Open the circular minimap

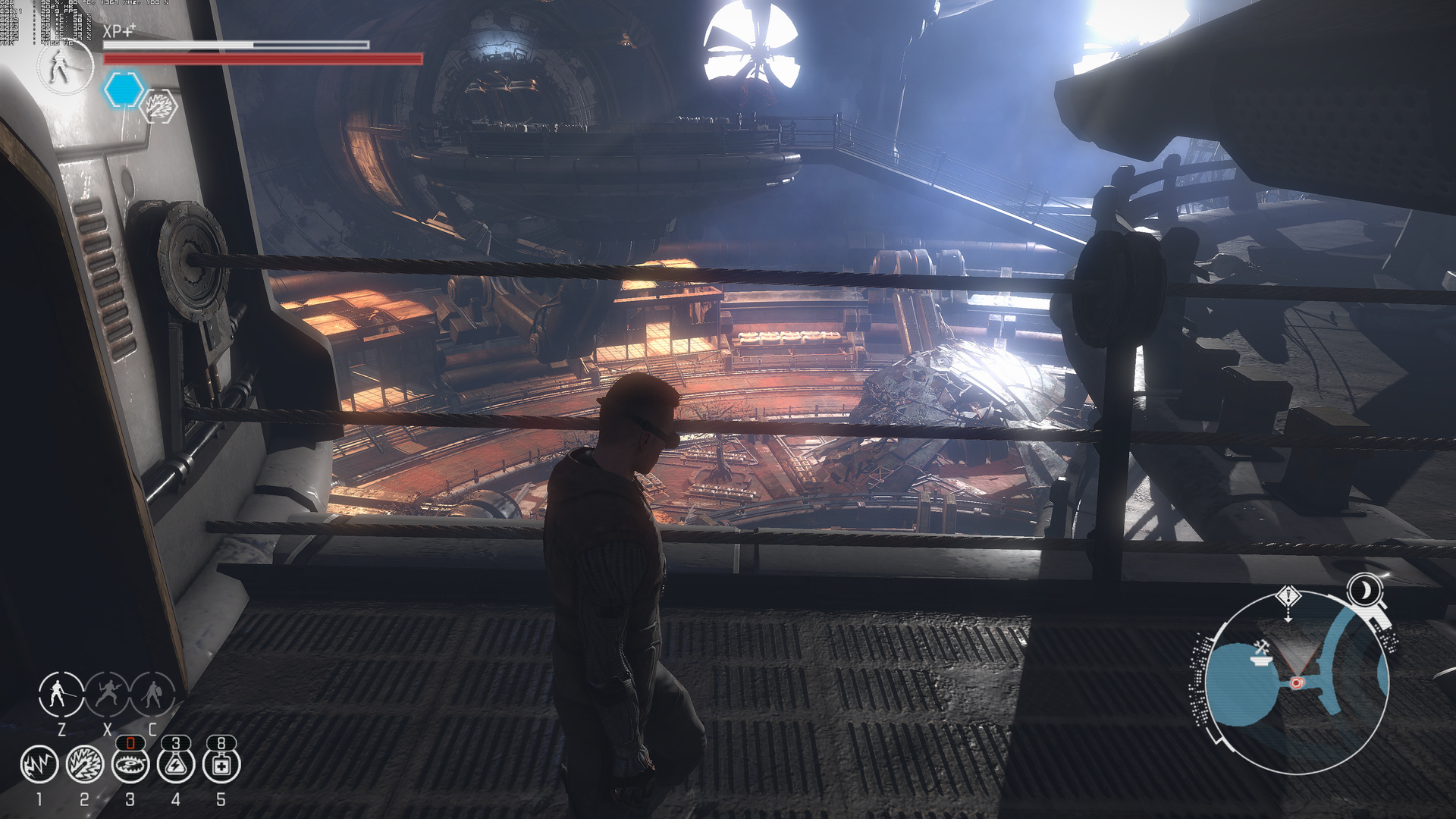coord(1297,682)
